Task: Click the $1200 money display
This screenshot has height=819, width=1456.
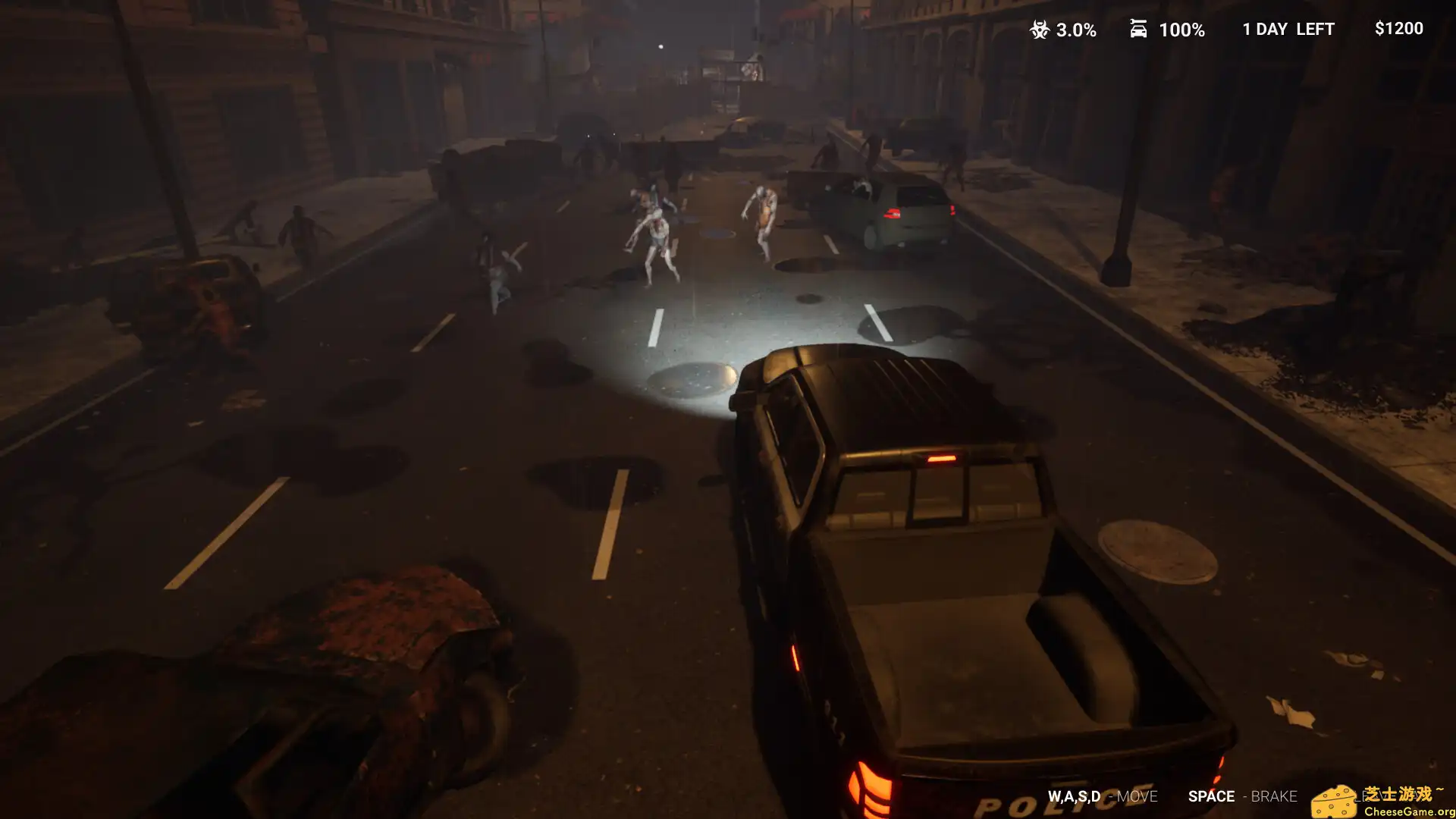Action: (x=1399, y=29)
